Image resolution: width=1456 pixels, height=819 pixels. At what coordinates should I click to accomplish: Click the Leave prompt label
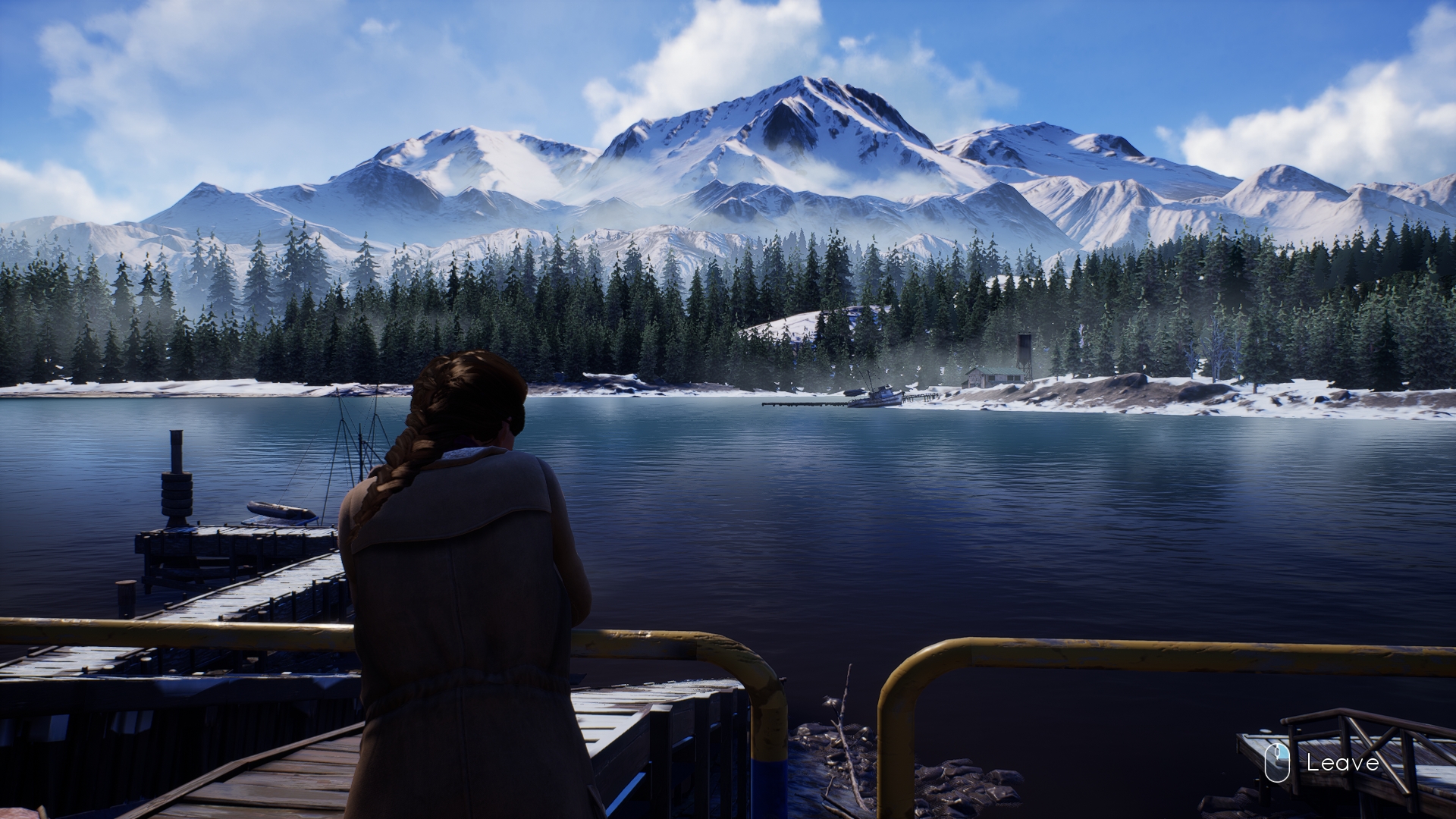(x=1342, y=762)
